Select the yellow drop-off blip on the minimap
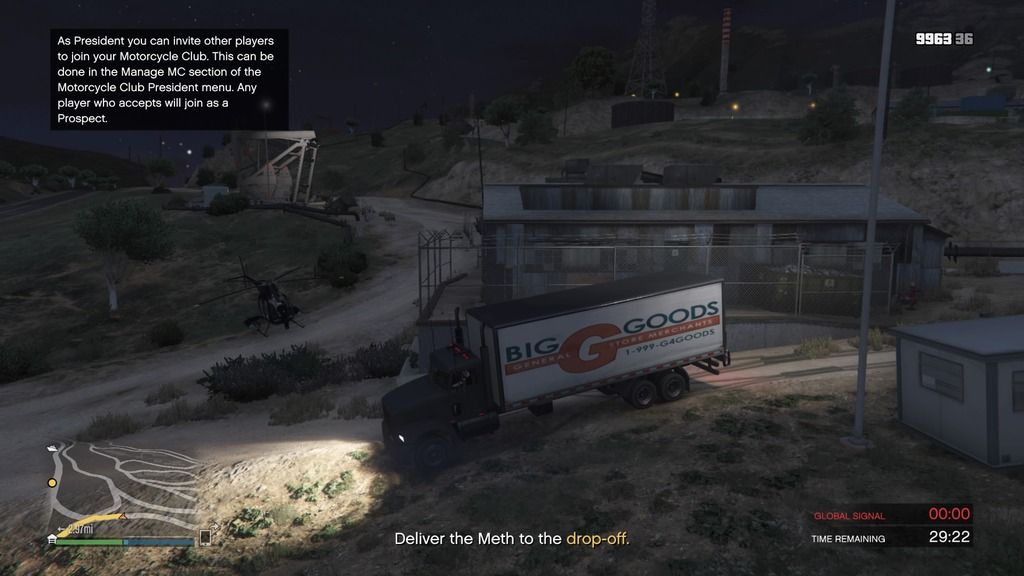 [x=52, y=483]
